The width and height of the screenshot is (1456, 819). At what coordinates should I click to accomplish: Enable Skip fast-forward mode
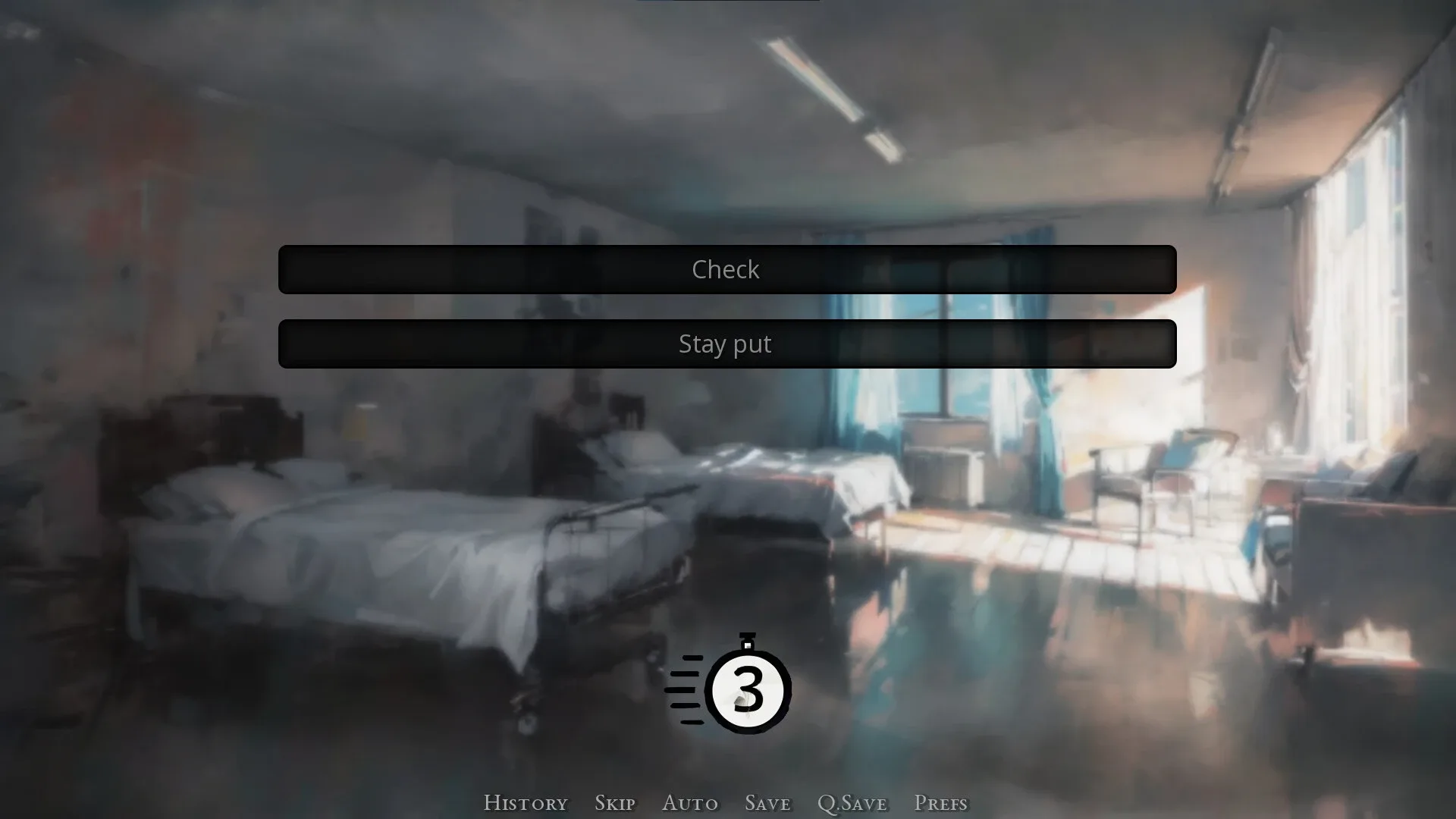[615, 802]
